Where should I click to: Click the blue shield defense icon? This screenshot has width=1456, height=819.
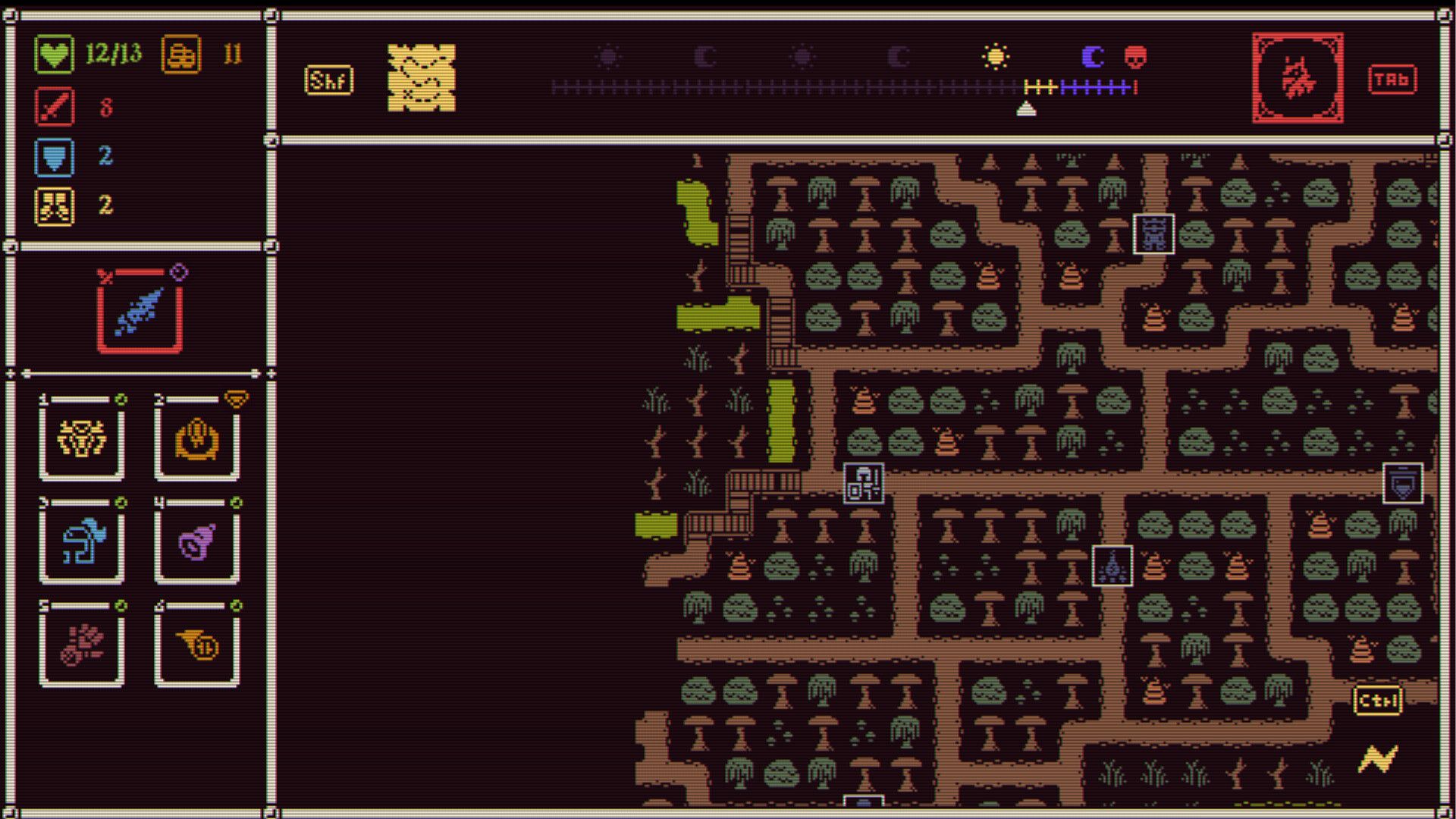[54, 157]
